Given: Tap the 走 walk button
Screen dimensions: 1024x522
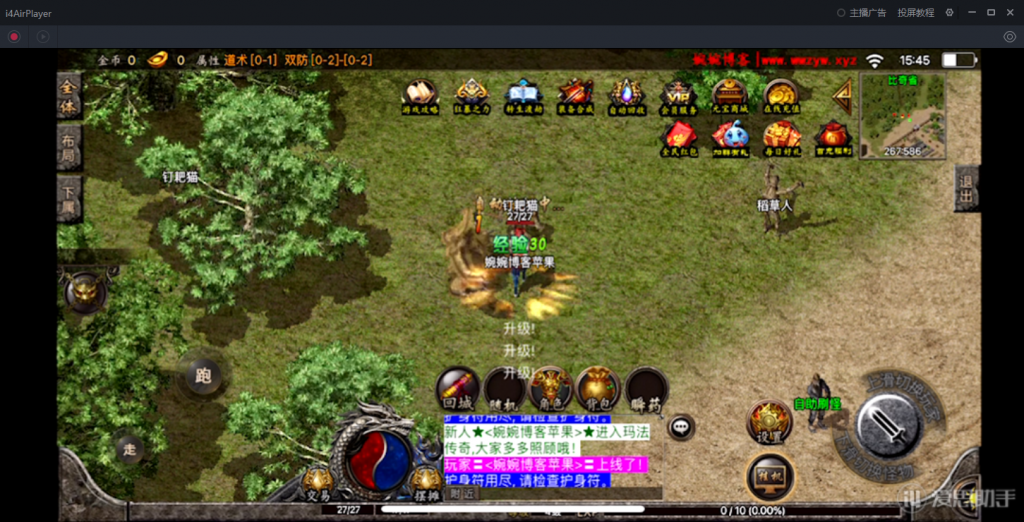Looking at the screenshot, I should 128,447.
